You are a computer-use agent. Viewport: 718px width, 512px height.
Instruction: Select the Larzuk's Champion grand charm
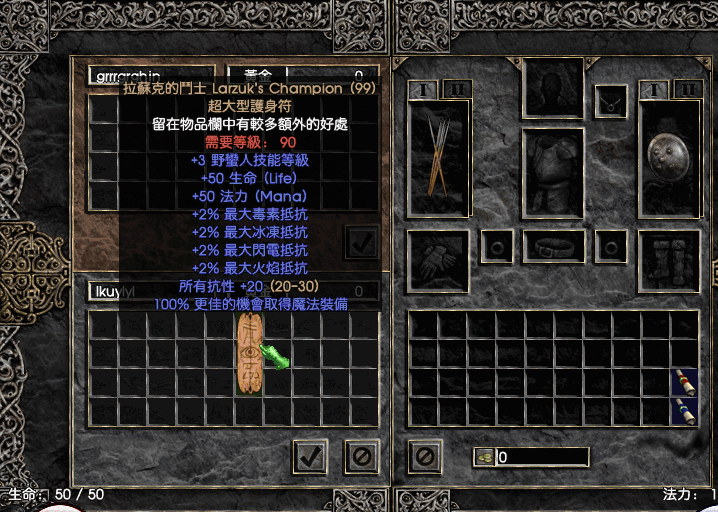(250, 353)
